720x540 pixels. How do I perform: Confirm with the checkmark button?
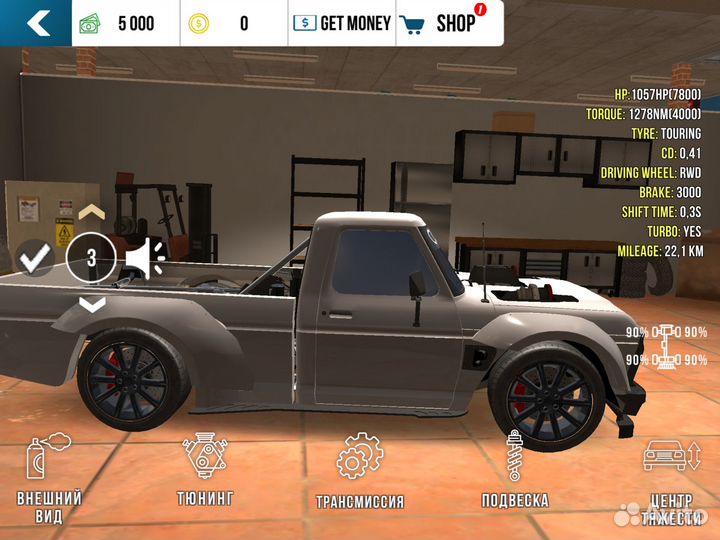36,259
